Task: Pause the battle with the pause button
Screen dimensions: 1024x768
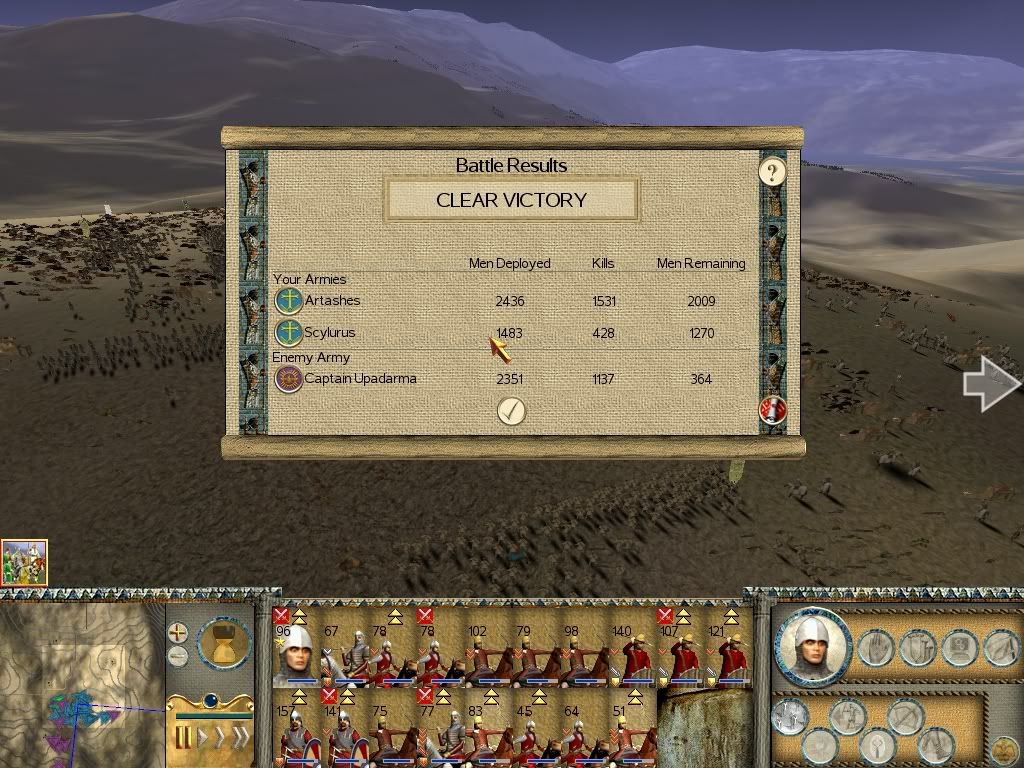Action: tap(184, 738)
